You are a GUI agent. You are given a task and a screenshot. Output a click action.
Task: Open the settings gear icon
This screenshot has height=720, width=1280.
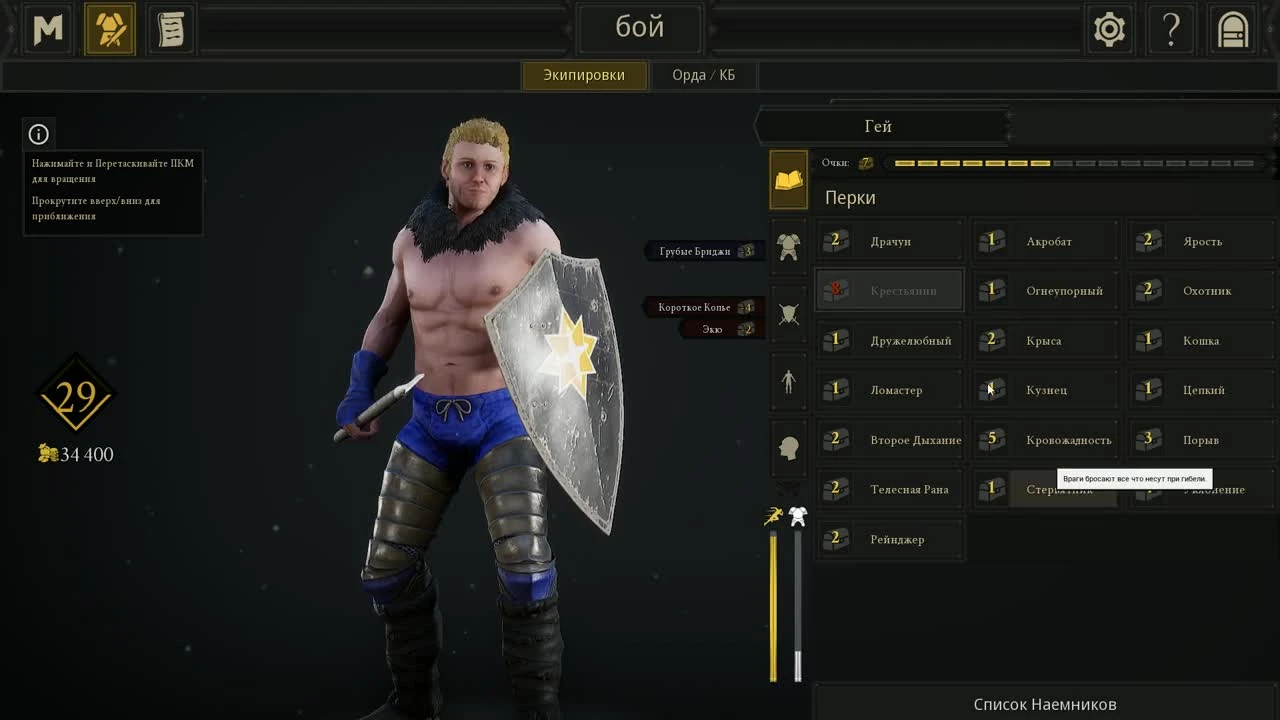point(1110,29)
